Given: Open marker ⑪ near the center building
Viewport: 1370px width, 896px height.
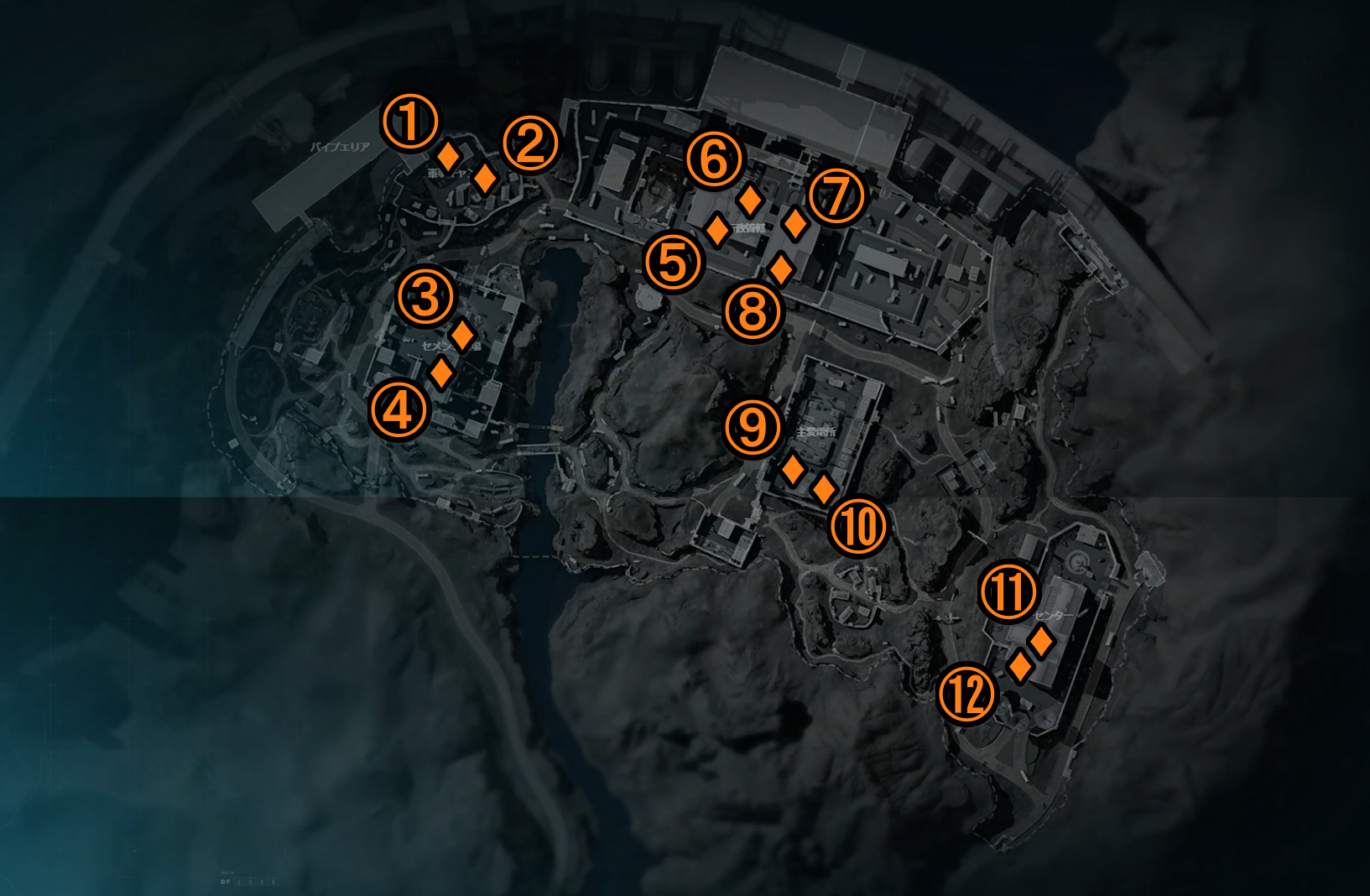Looking at the screenshot, I should tap(1010, 592).
